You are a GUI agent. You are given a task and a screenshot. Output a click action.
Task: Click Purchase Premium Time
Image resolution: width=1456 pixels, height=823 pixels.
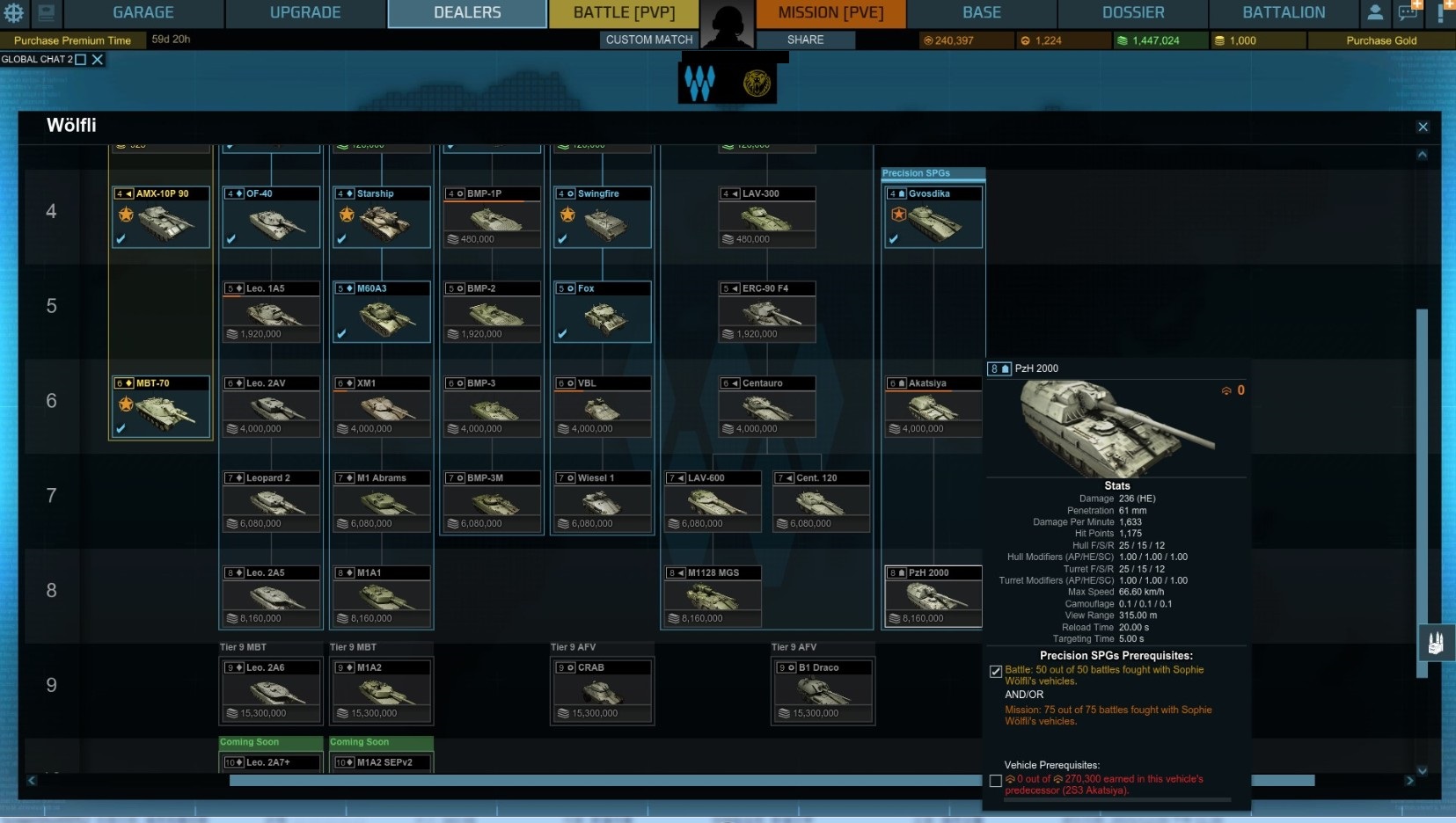(x=72, y=40)
